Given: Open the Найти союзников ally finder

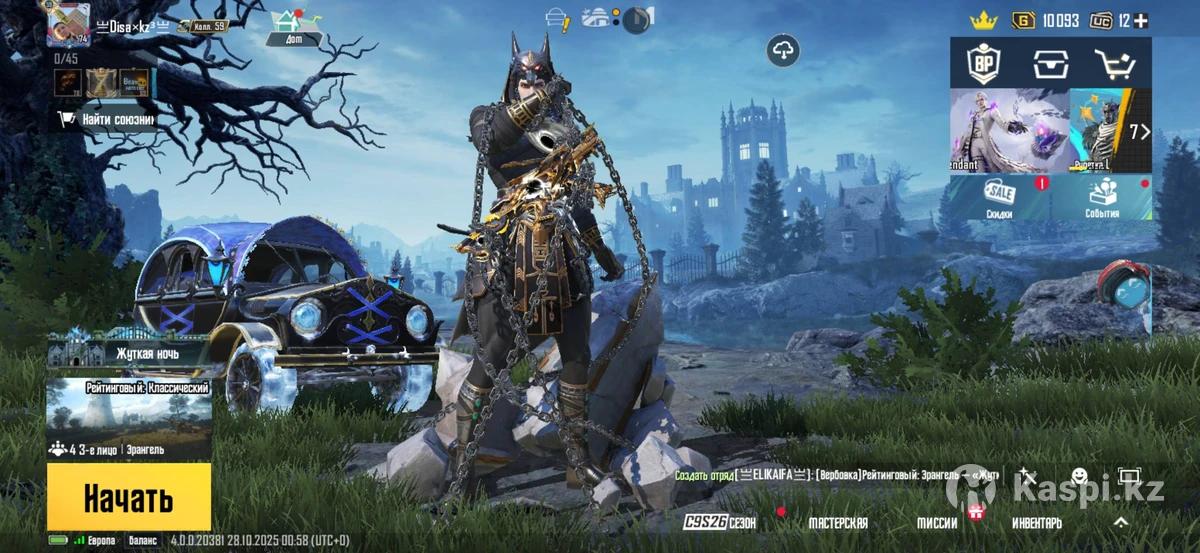Looking at the screenshot, I should coord(106,120).
